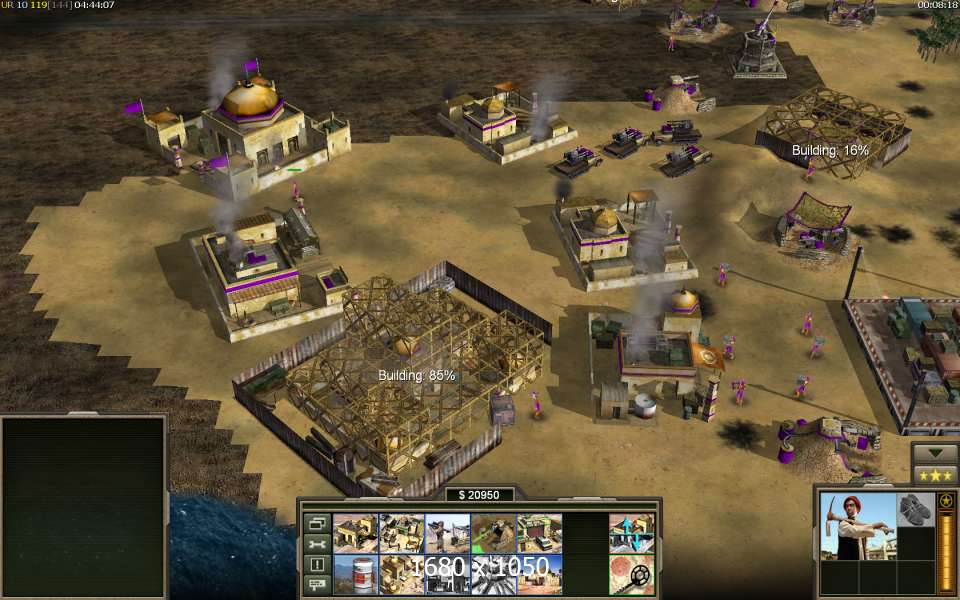This screenshot has width=960, height=600.
Task: Choose the fortified green-roof building icon
Action: [539, 533]
